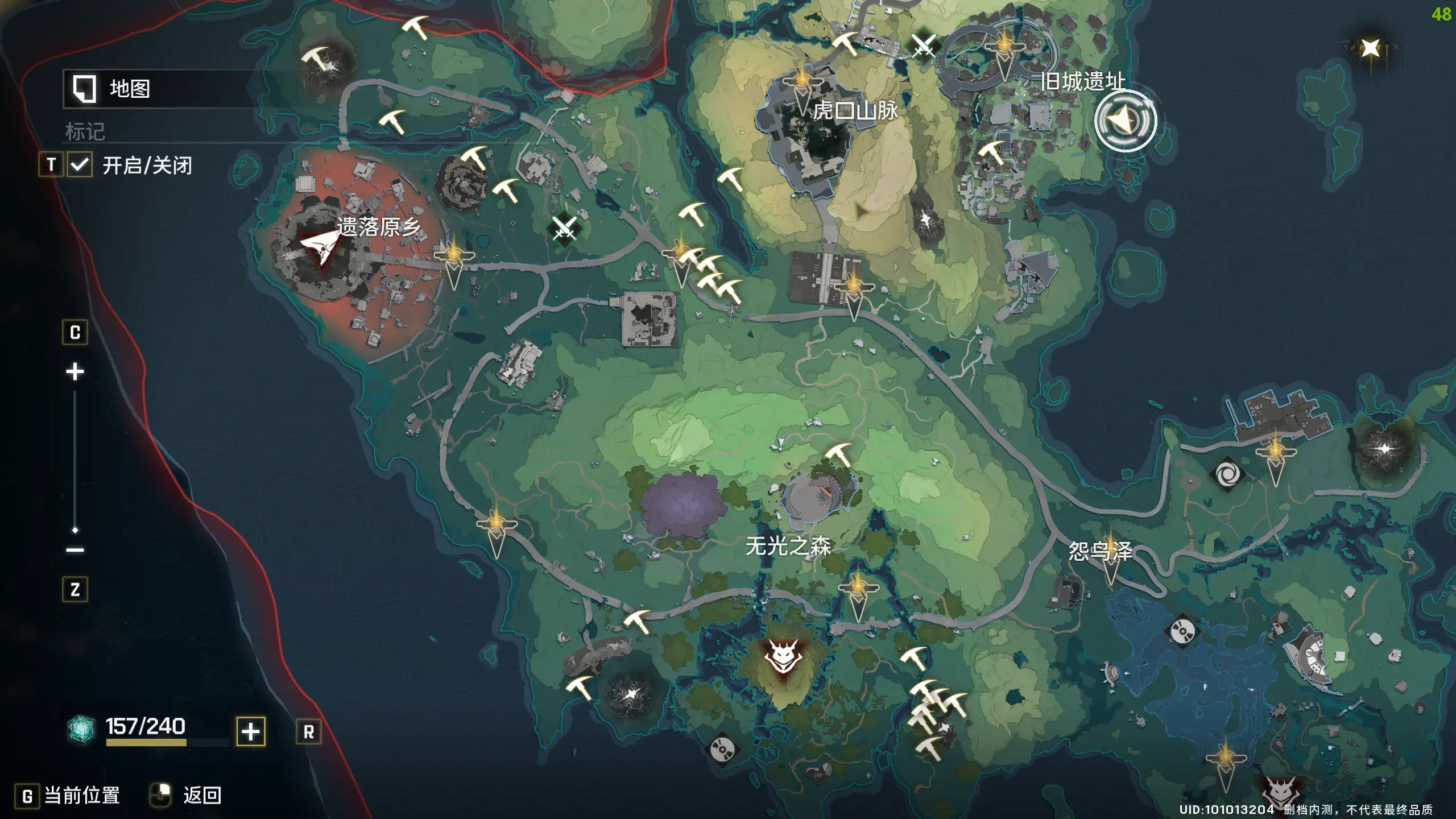Jump to 当前位置 current location
The height and width of the screenshot is (819, 1456).
click(81, 795)
